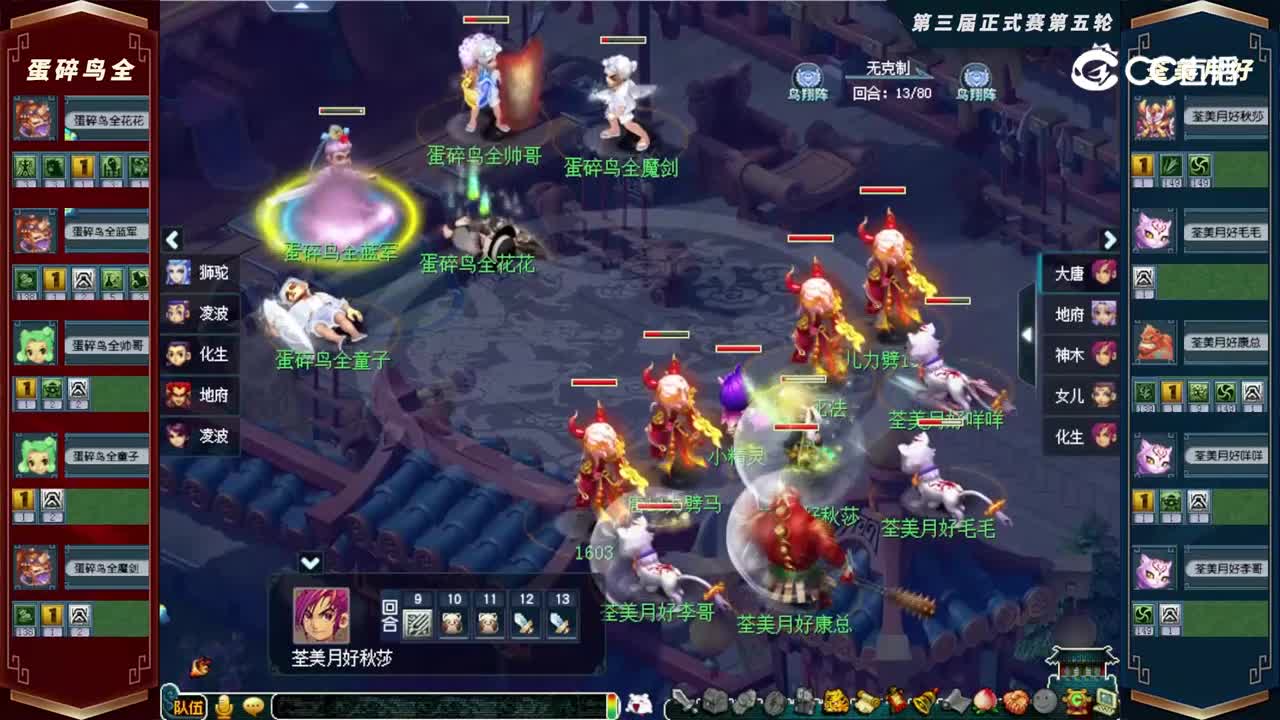Click the smiley emote icon near bottom right
Image resolution: width=1280 pixels, height=720 pixels.
point(1045,700)
